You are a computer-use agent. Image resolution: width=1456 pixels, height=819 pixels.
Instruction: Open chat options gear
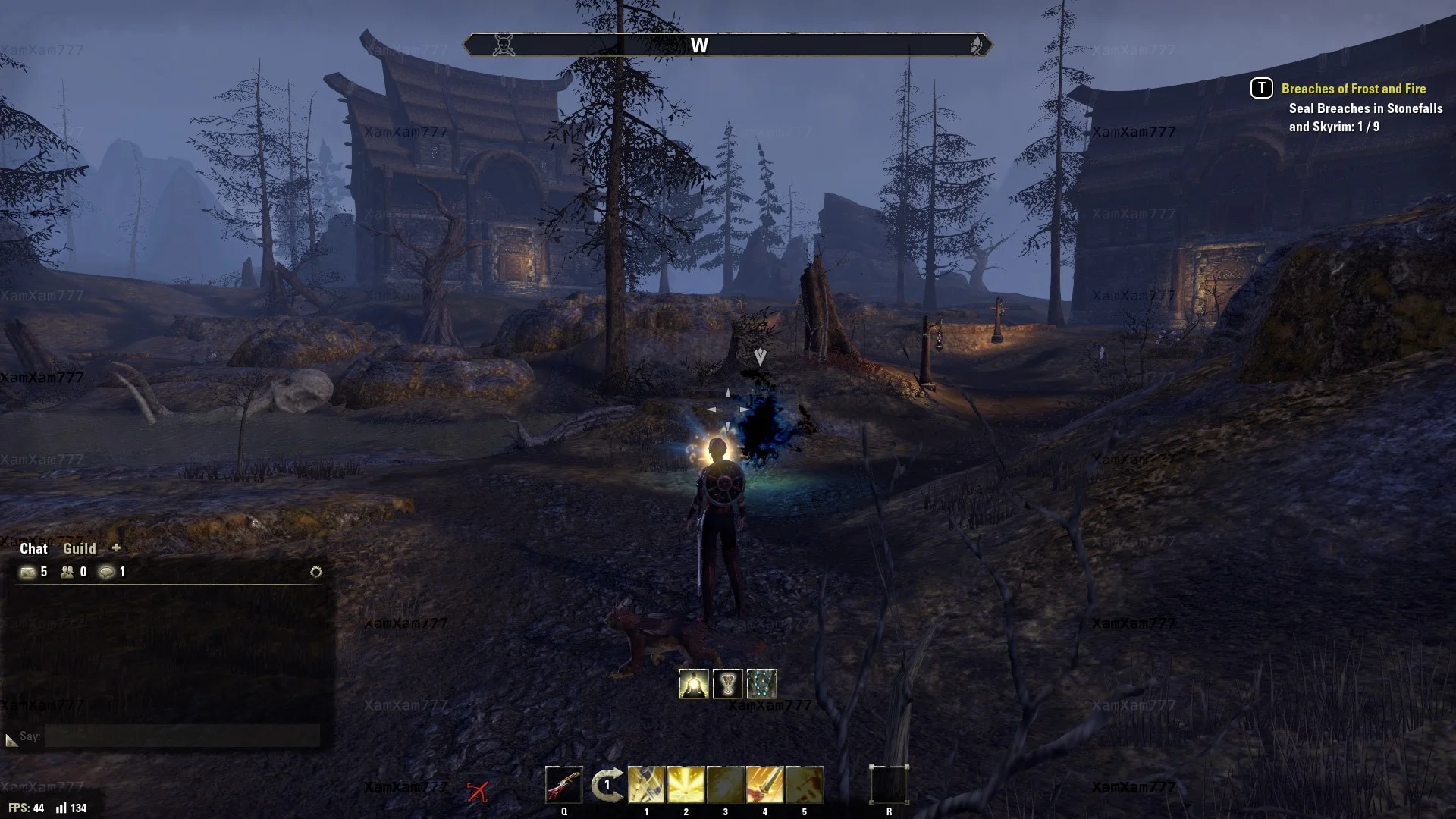point(316,572)
